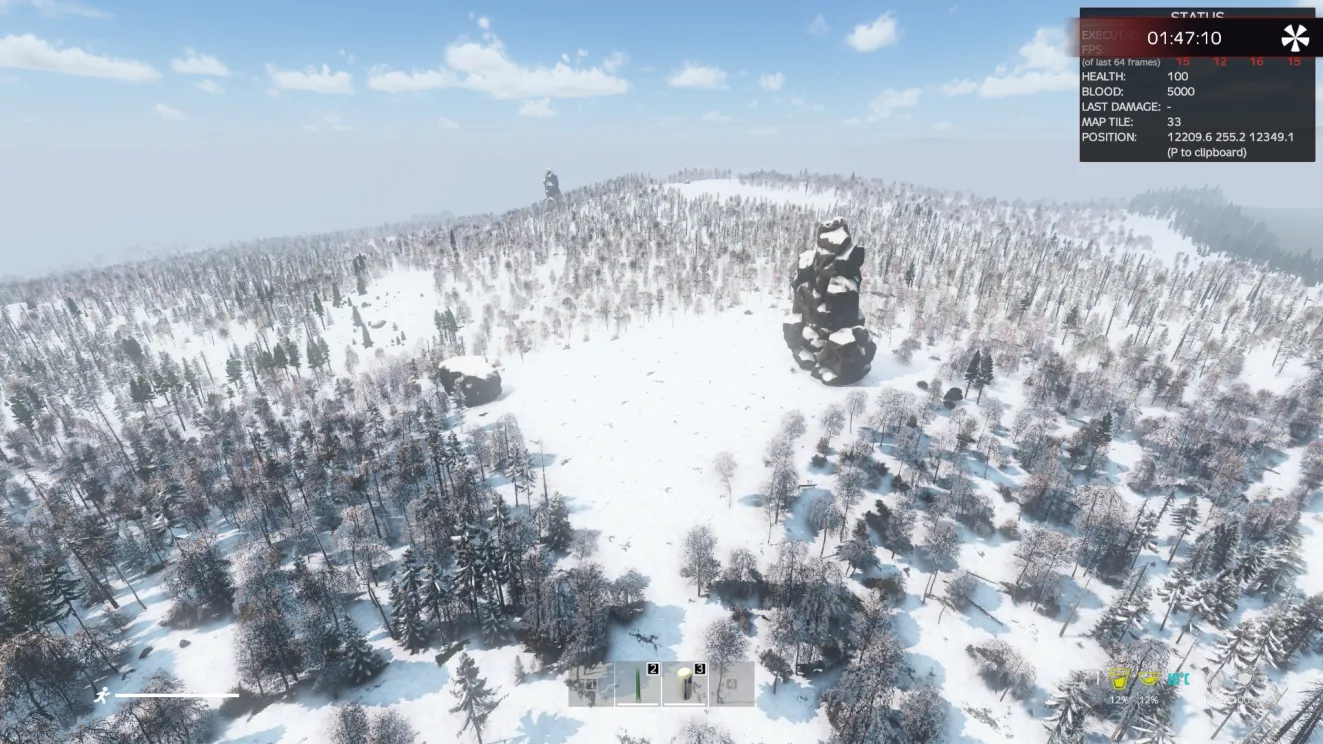Click the running figure stamina icon
Viewport: 1323px width, 744px height.
click(x=100, y=694)
